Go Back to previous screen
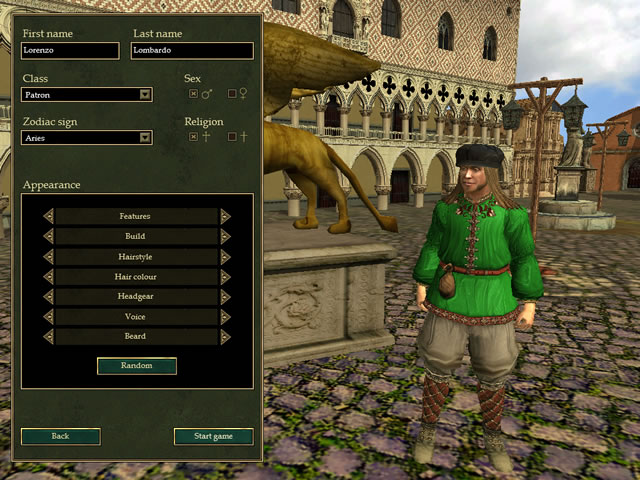This screenshot has width=640, height=480. point(61,437)
